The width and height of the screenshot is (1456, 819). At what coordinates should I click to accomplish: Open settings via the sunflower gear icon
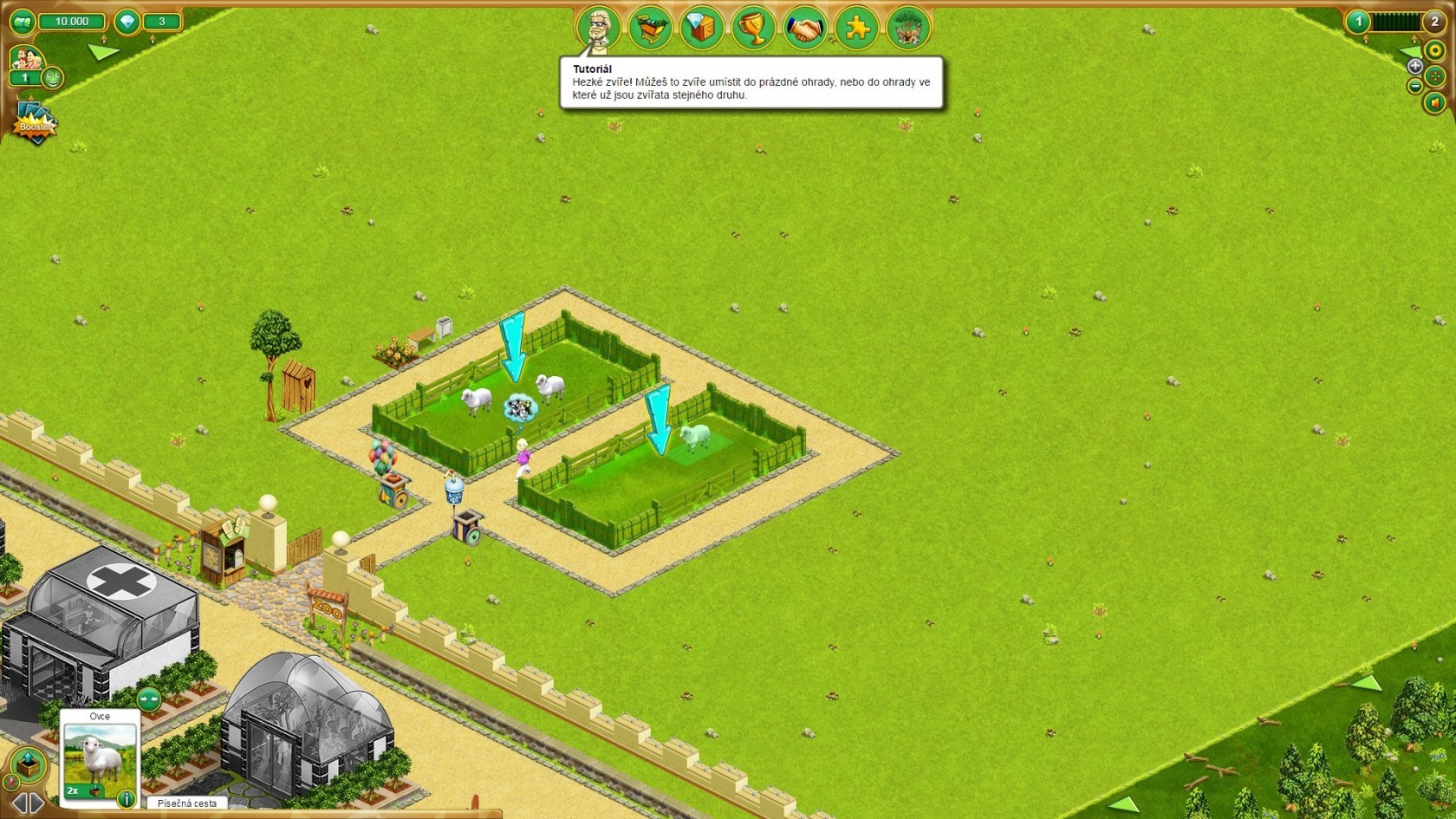click(x=1435, y=51)
